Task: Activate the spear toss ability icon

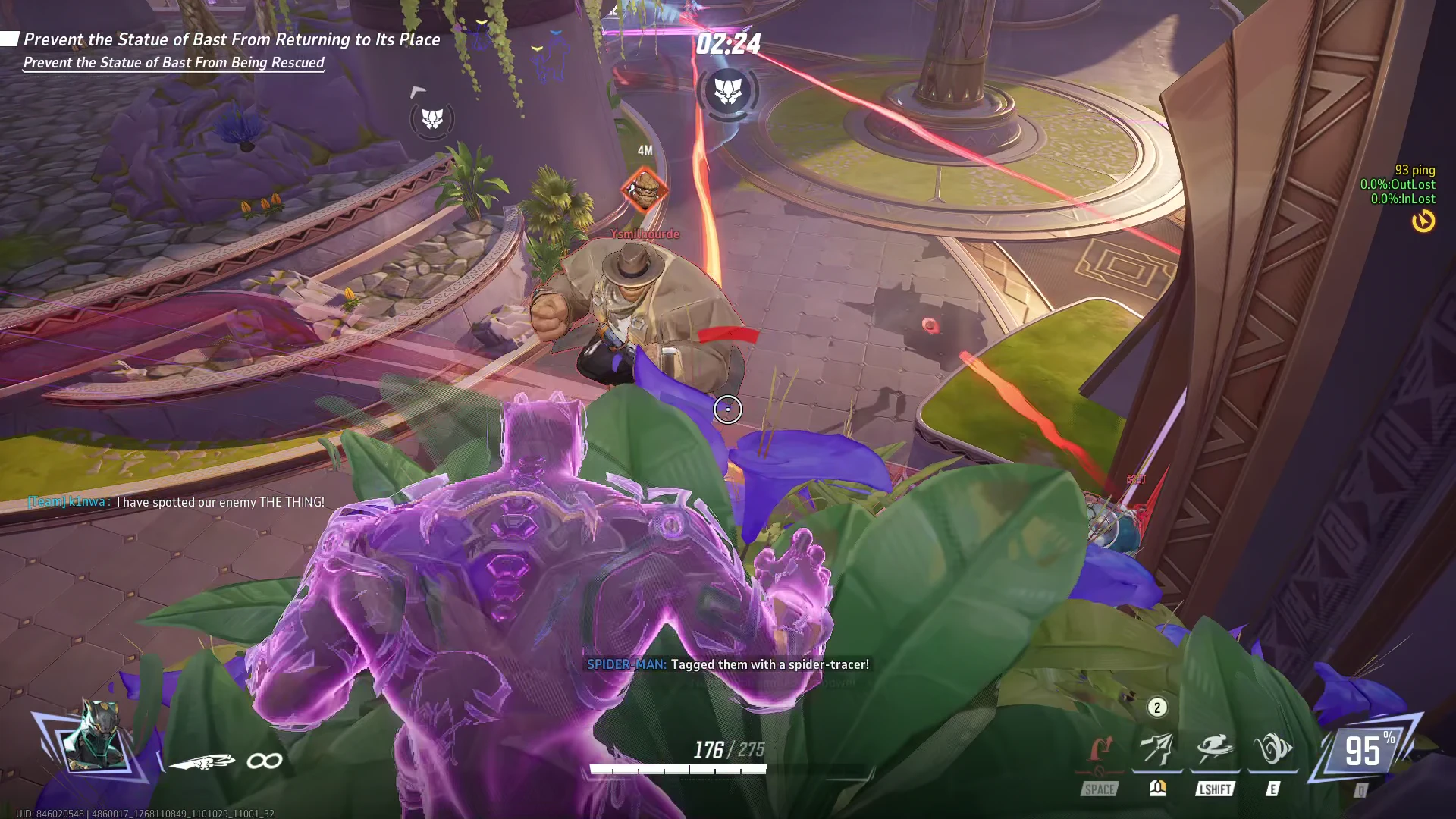Action: 1157,749
